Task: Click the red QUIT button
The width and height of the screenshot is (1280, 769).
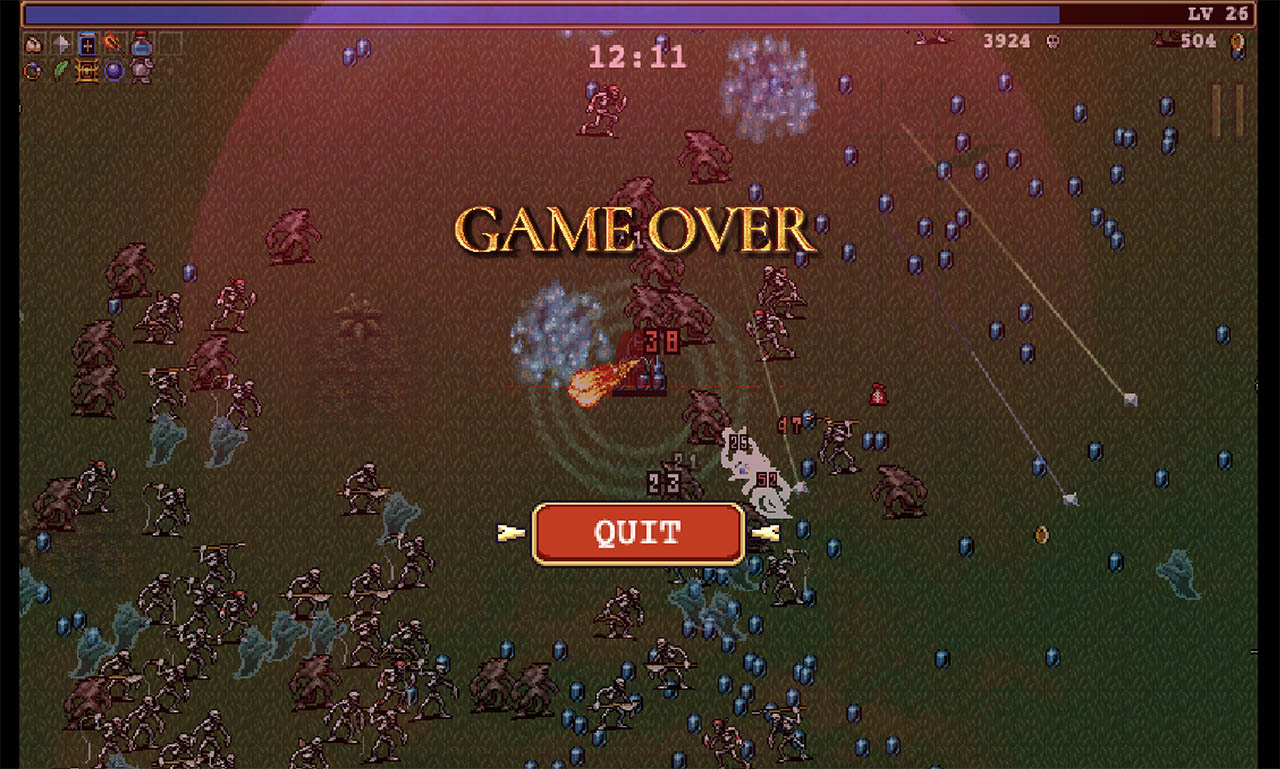Action: point(638,533)
